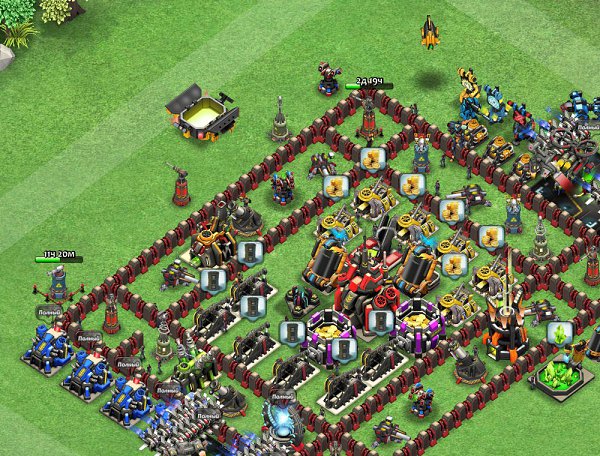Collect the green crystal resource bubble

(x=560, y=332)
